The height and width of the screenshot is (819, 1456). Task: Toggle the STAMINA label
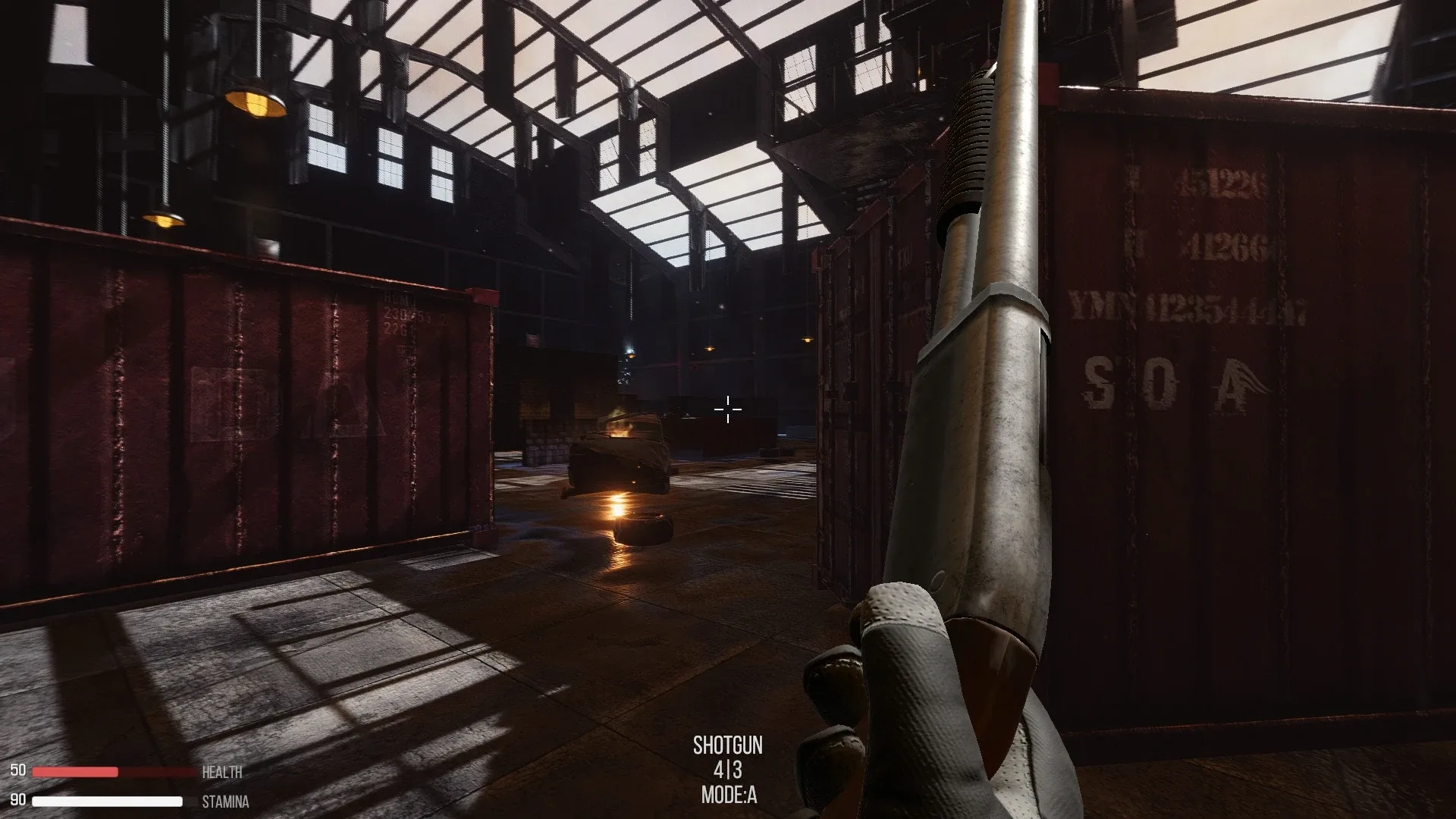pos(226,800)
